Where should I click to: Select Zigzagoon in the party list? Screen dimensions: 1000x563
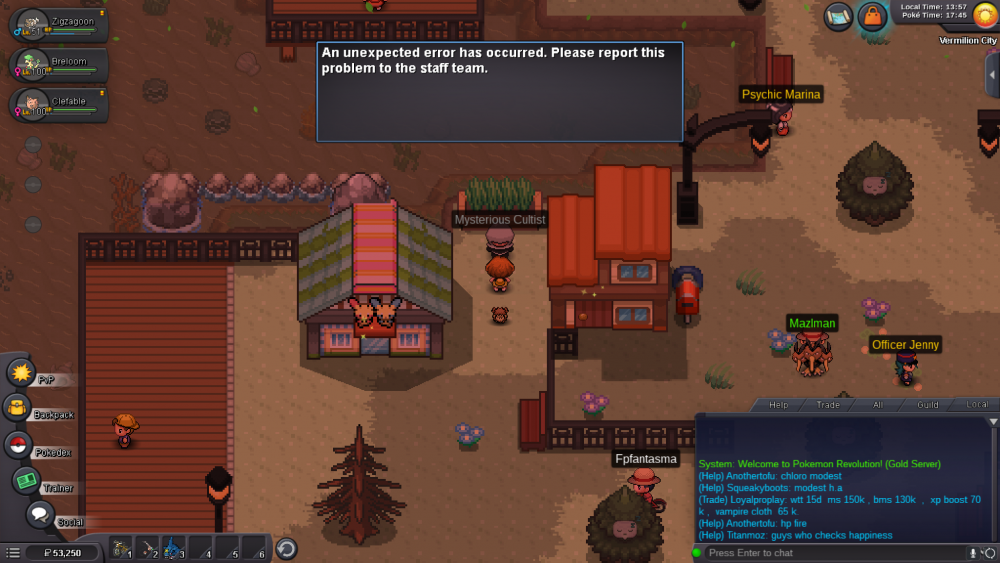click(x=60, y=24)
